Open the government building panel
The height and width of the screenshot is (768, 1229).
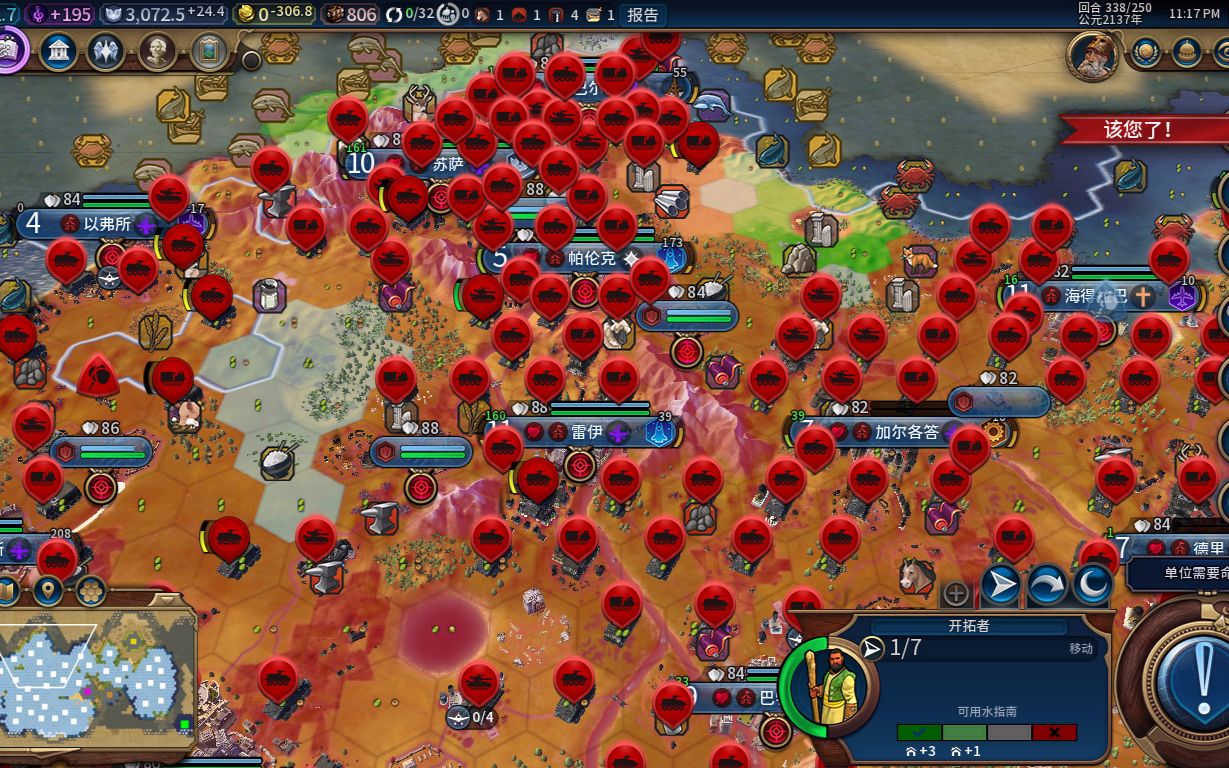tap(58, 52)
